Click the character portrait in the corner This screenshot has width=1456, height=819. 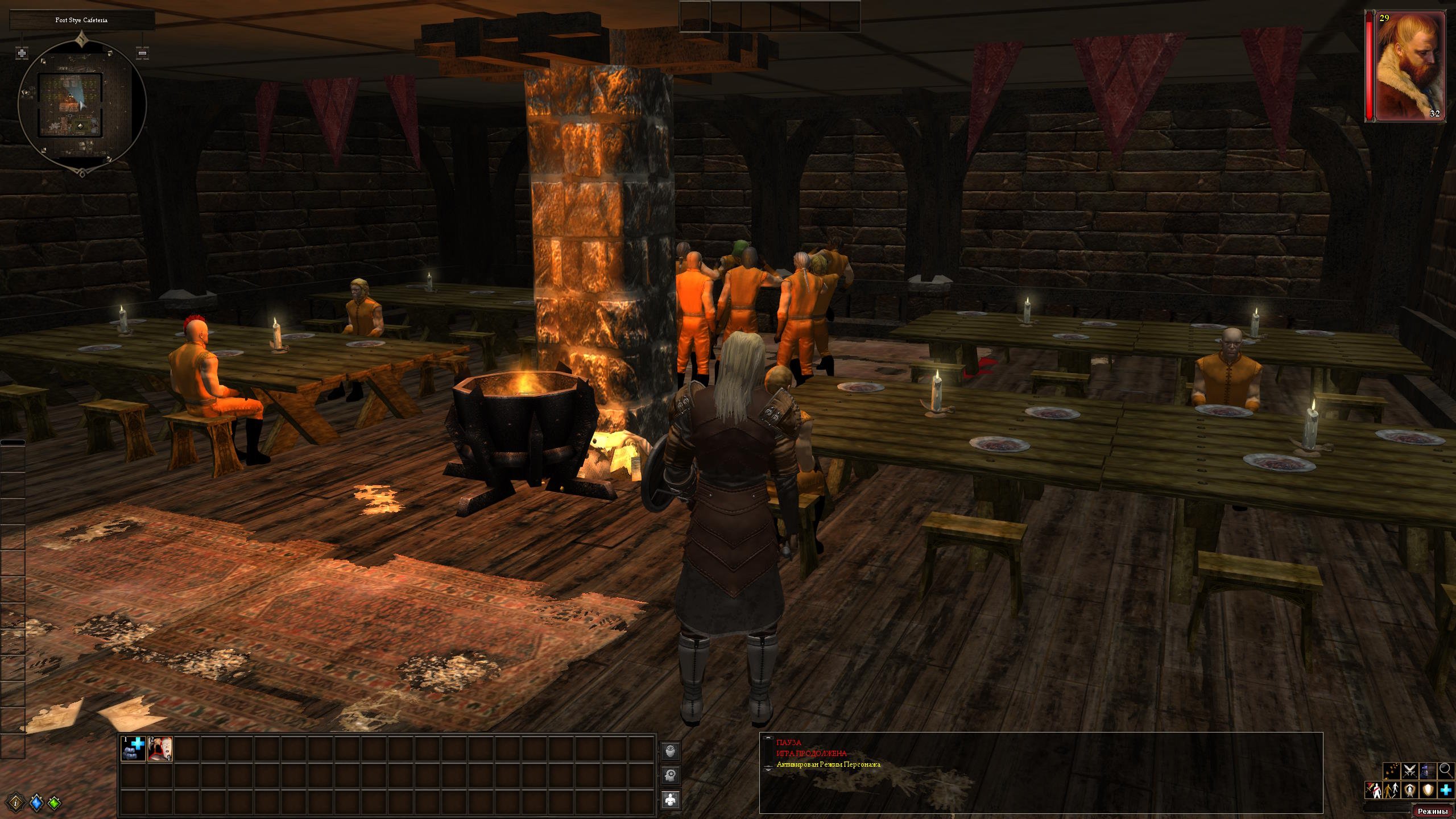click(1409, 65)
